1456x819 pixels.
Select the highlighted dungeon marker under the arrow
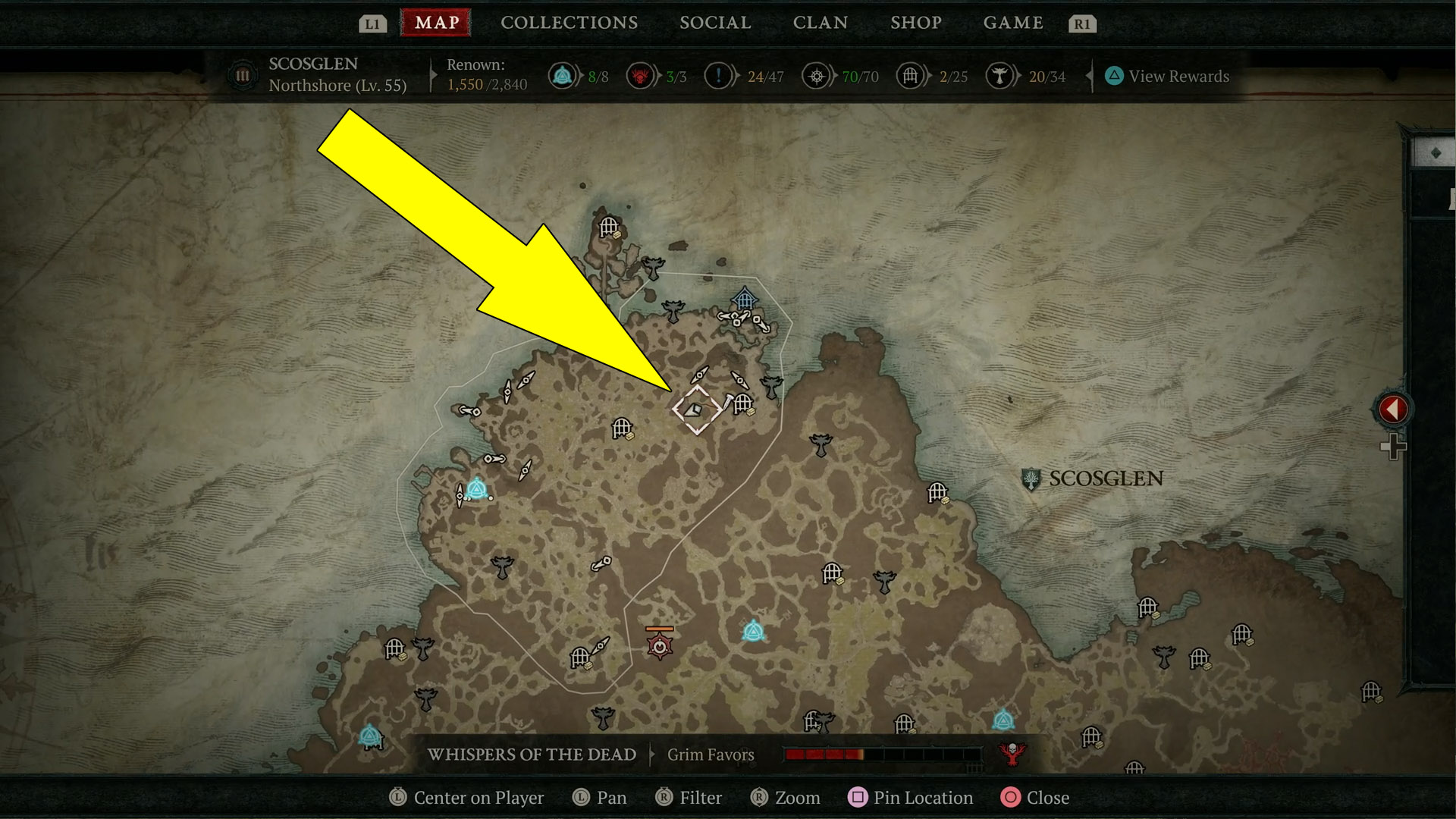click(698, 409)
